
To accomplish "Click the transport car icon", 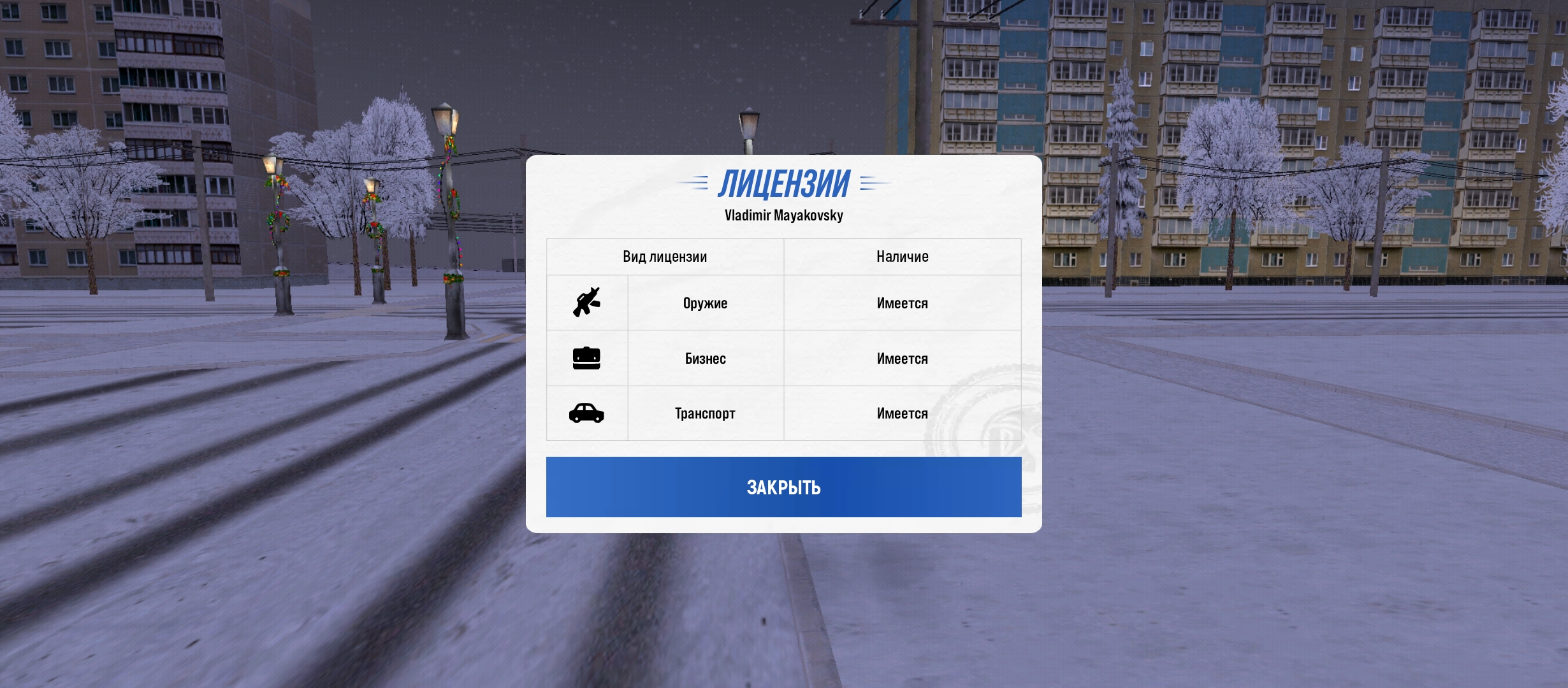I will click(586, 413).
